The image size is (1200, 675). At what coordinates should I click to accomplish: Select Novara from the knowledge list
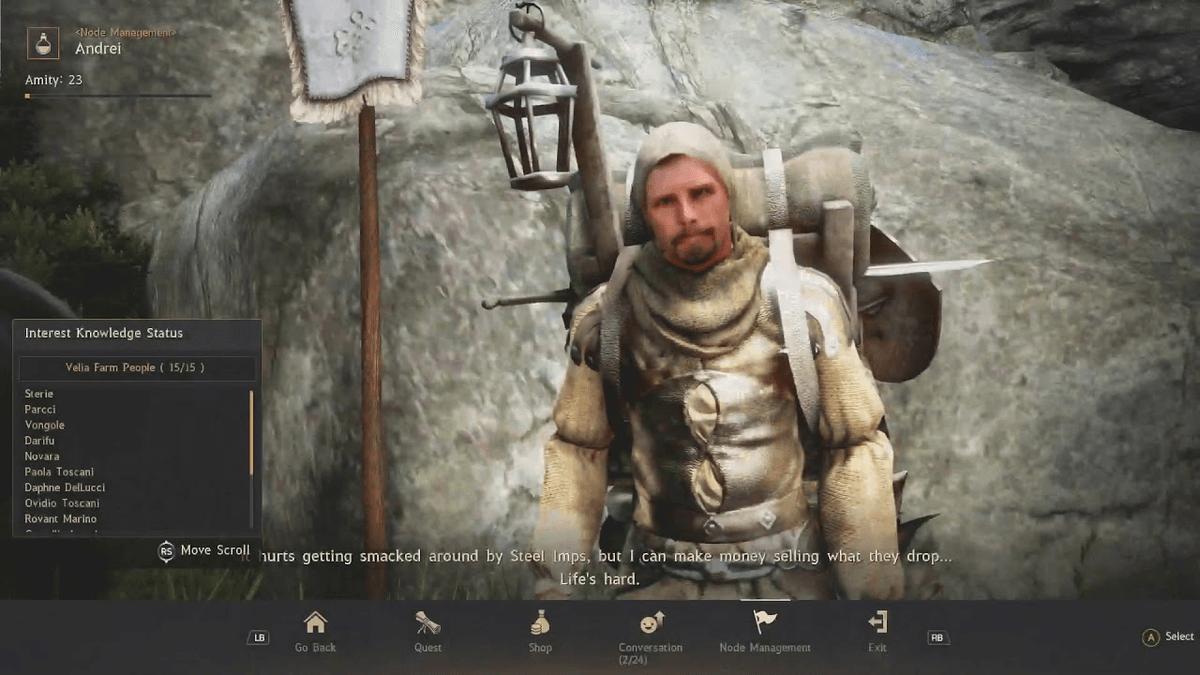pos(42,456)
